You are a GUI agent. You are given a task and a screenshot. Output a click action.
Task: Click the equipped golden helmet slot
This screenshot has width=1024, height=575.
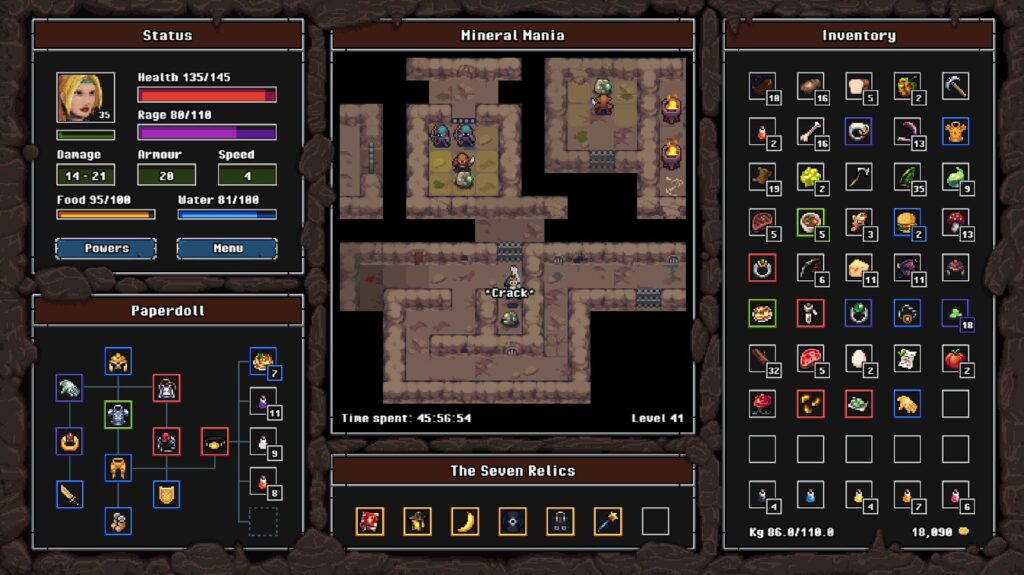click(x=118, y=362)
